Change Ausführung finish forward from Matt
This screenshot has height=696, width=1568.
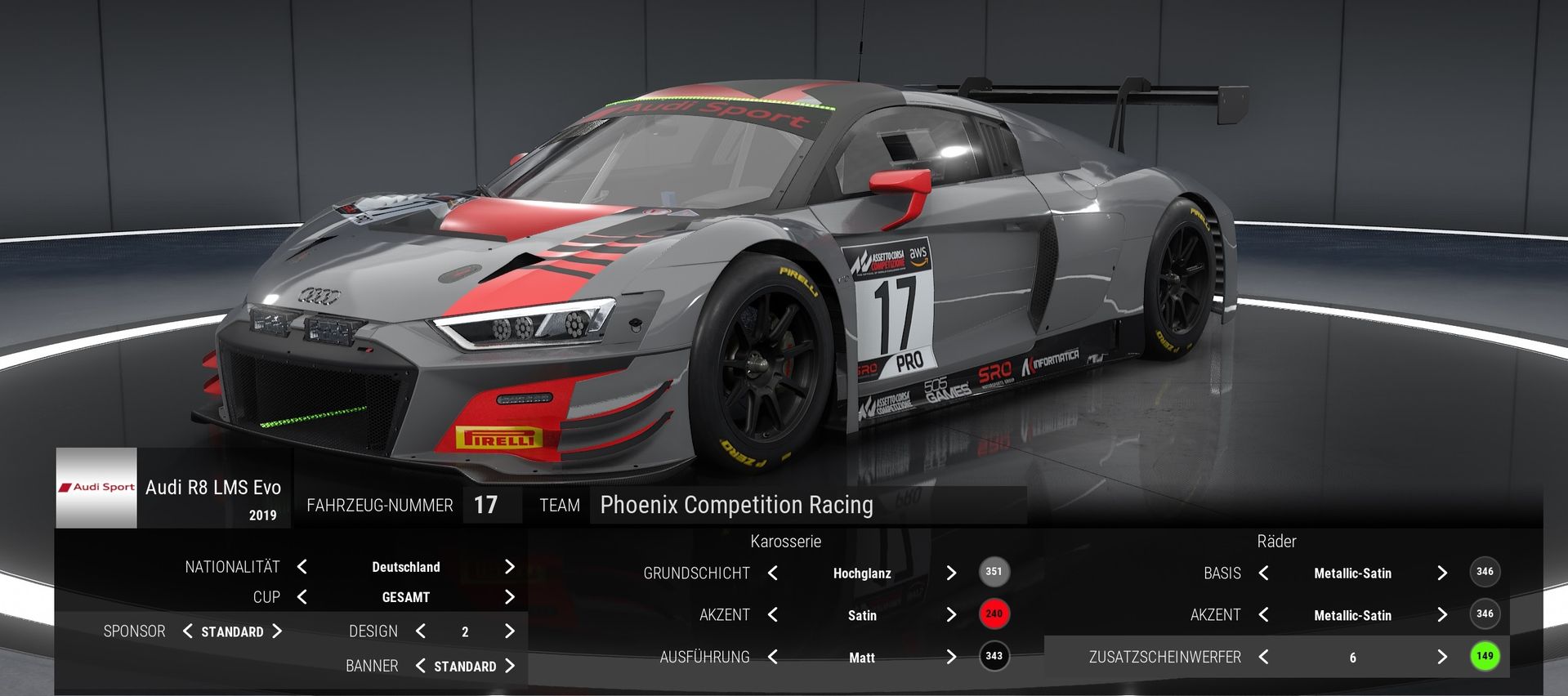[951, 657]
